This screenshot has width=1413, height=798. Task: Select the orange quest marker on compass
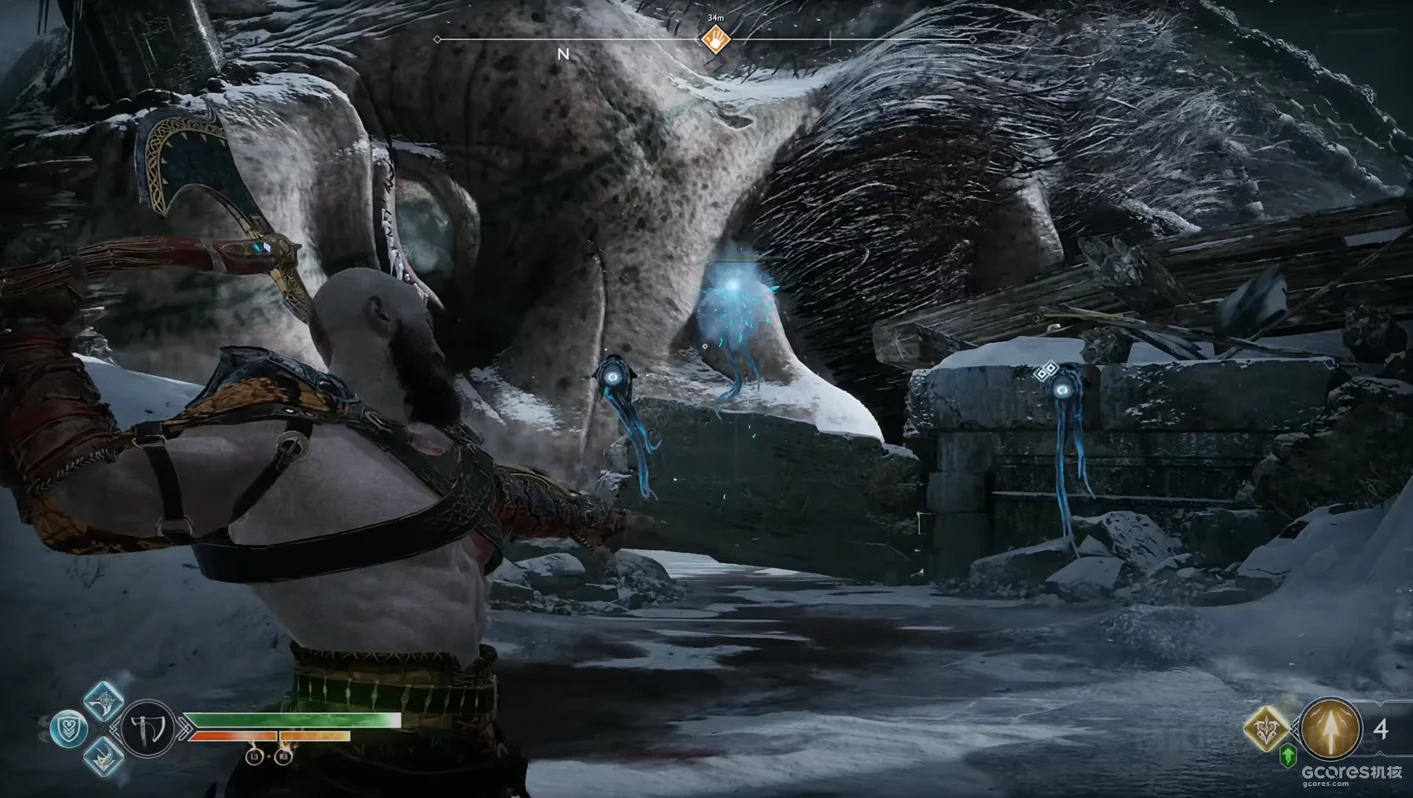(x=715, y=40)
